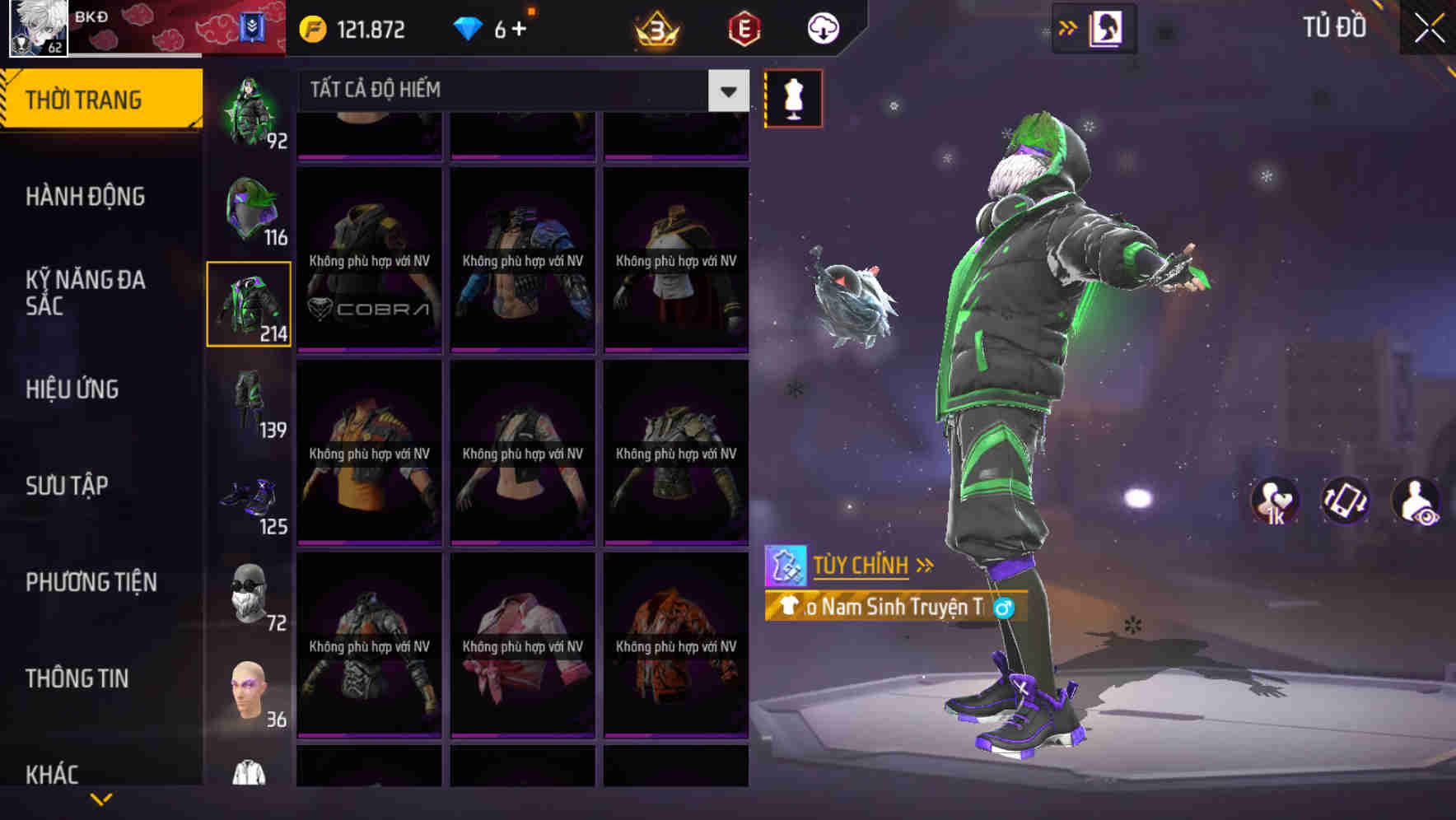Toggle the mannequin display mode

(793, 98)
